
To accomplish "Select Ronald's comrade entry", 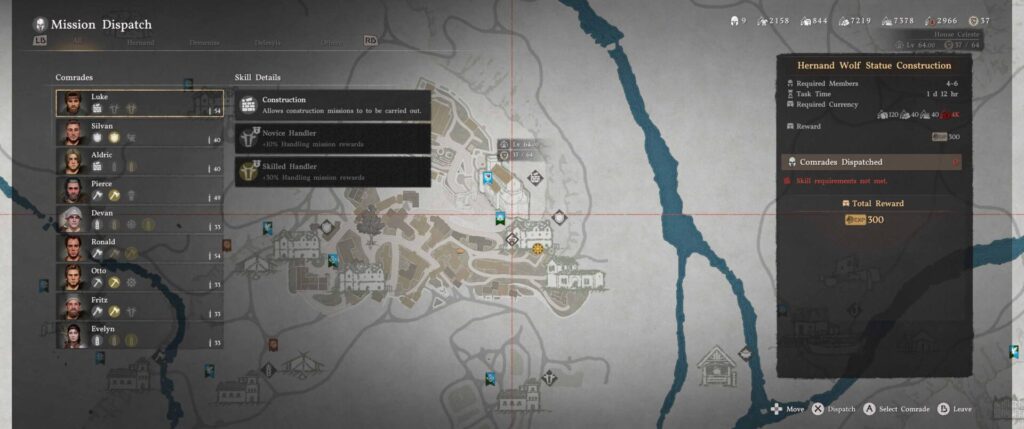I will click(139, 248).
